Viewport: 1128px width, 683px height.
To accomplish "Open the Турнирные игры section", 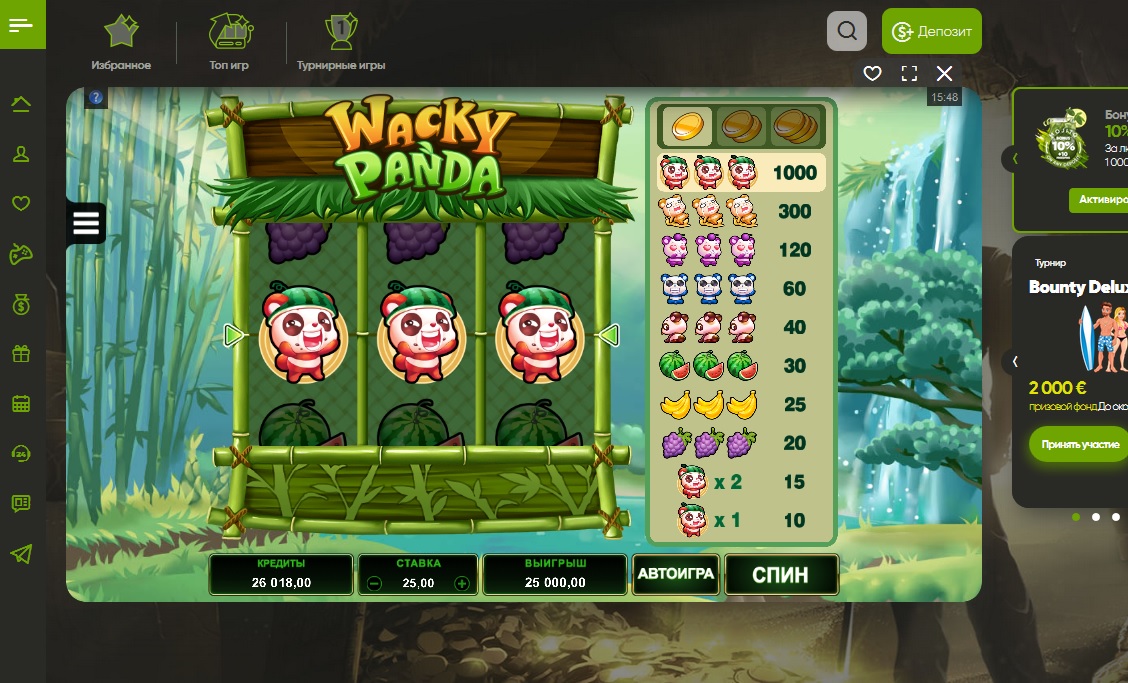I will (x=341, y=43).
